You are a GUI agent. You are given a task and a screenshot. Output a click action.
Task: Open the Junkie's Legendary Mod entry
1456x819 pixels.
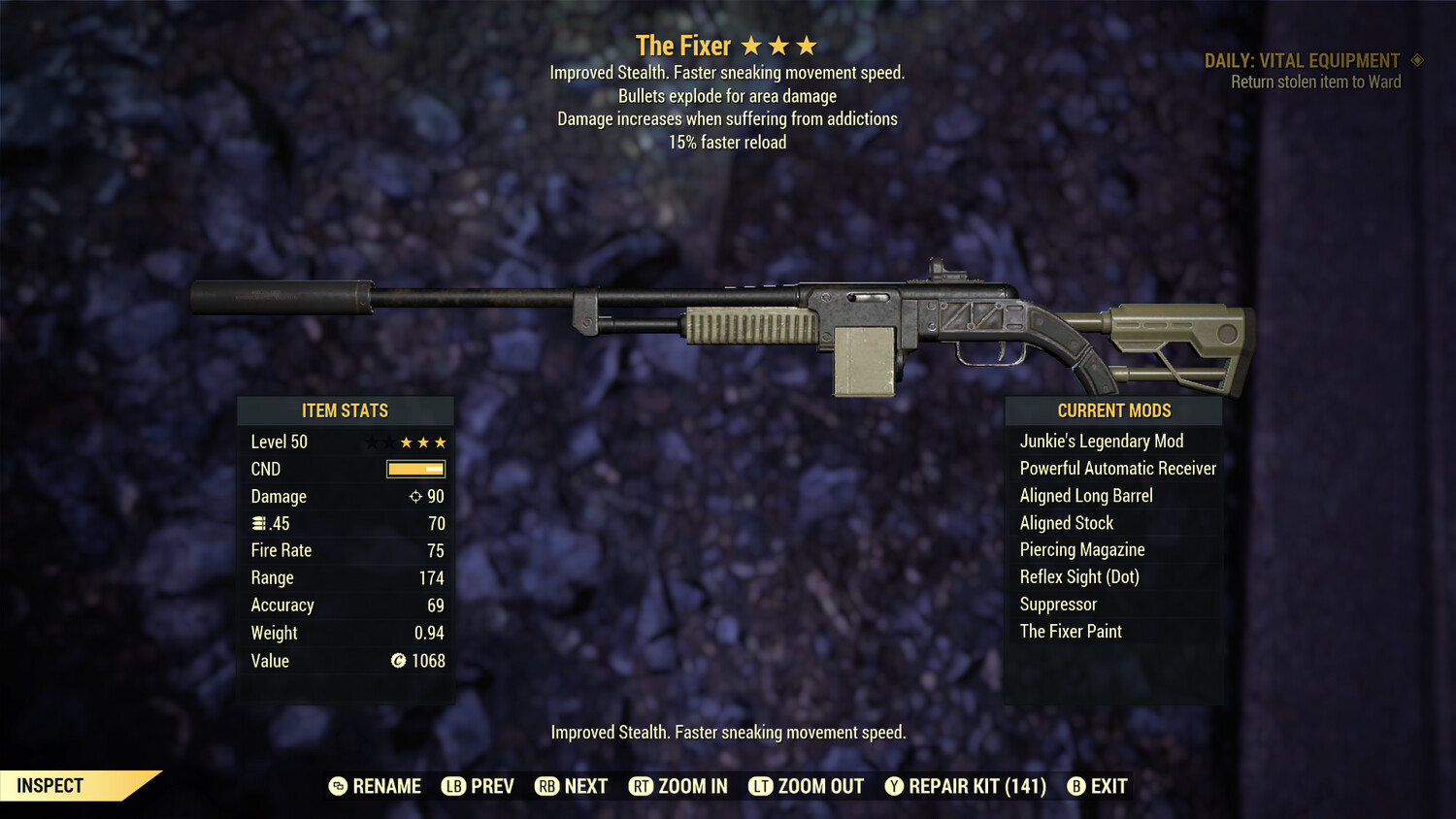1102,441
